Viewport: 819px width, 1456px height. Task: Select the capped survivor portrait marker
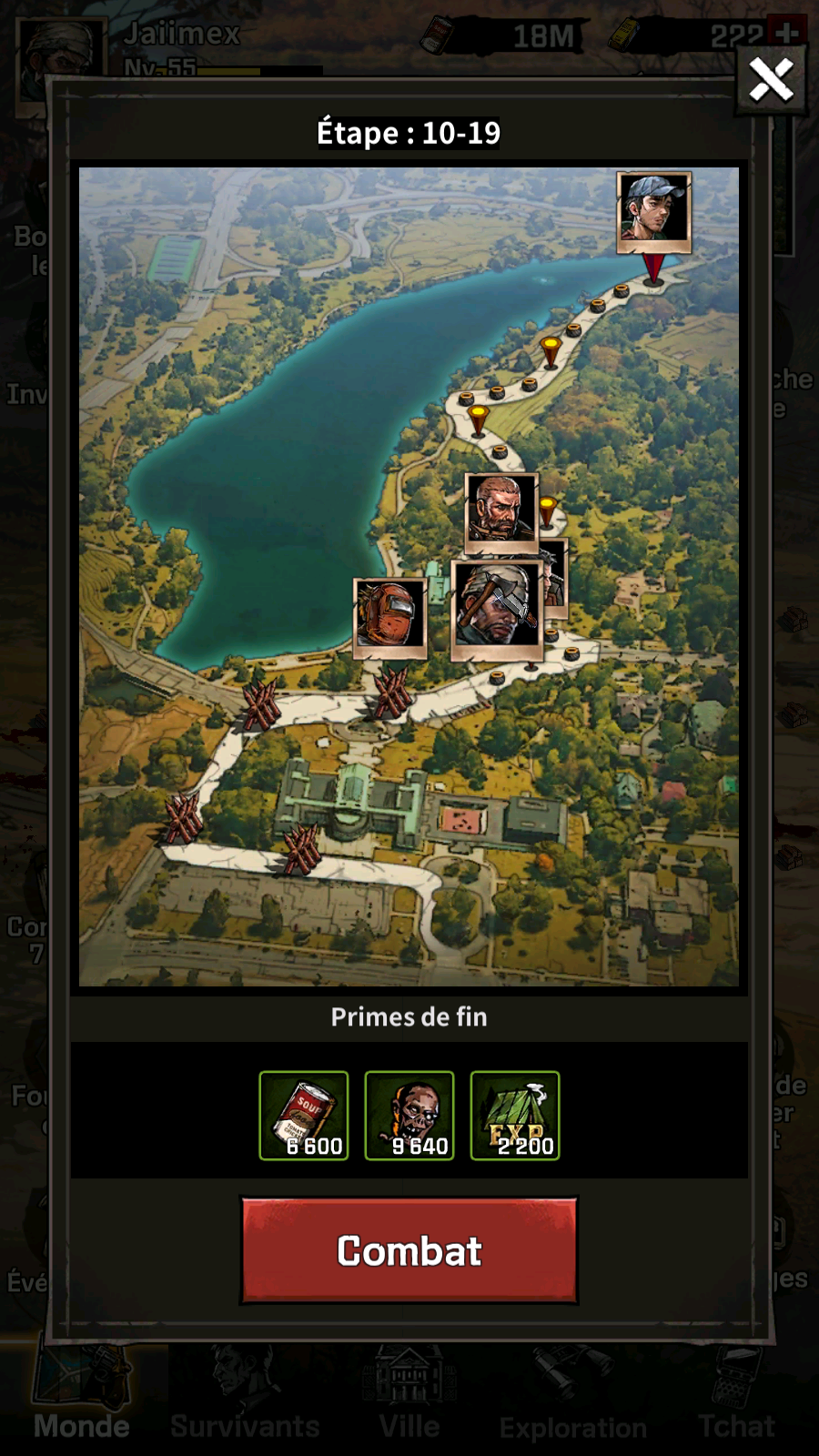click(653, 211)
